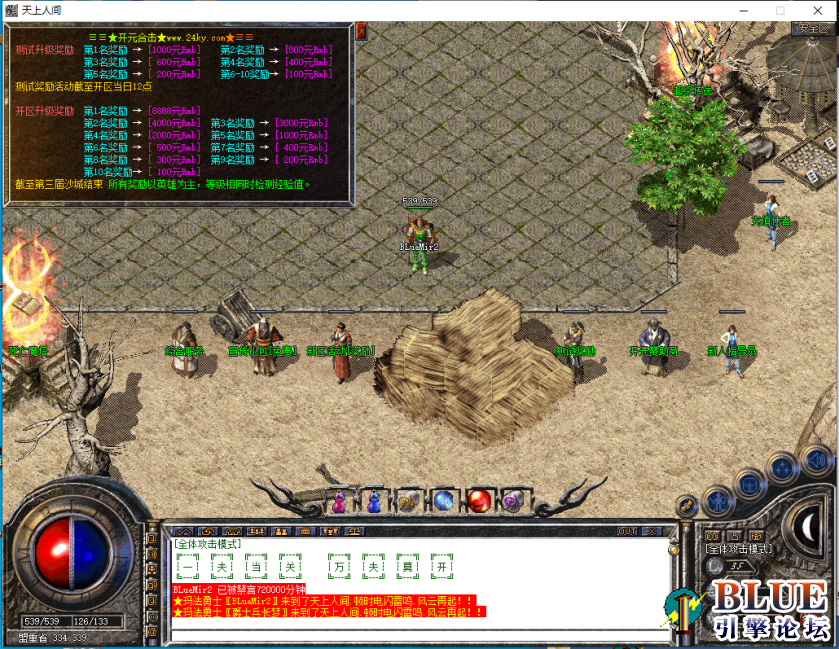
Task: Select the purple scroll belt slot
Action: 513,499
